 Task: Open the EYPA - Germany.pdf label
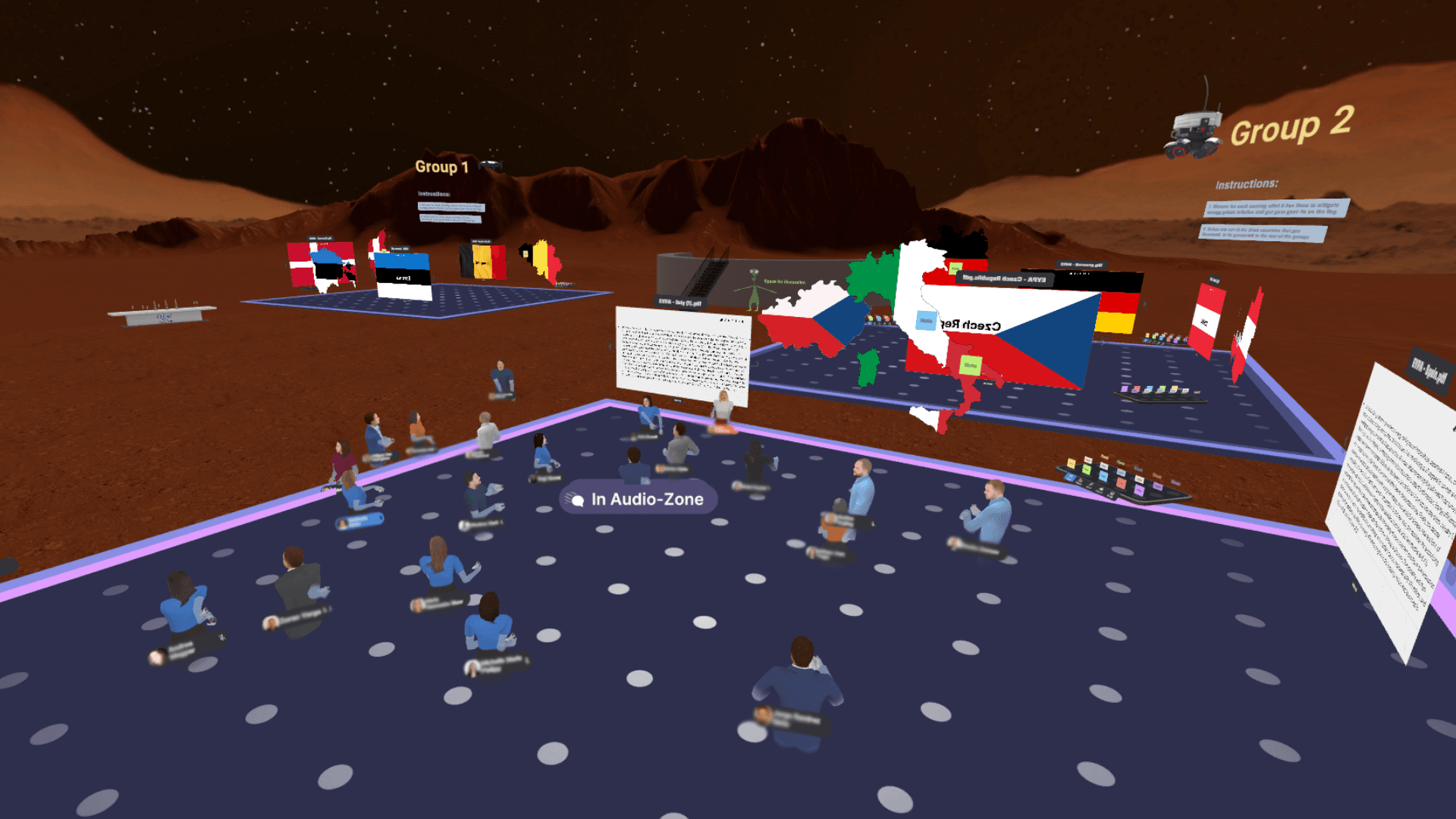coord(1081,265)
